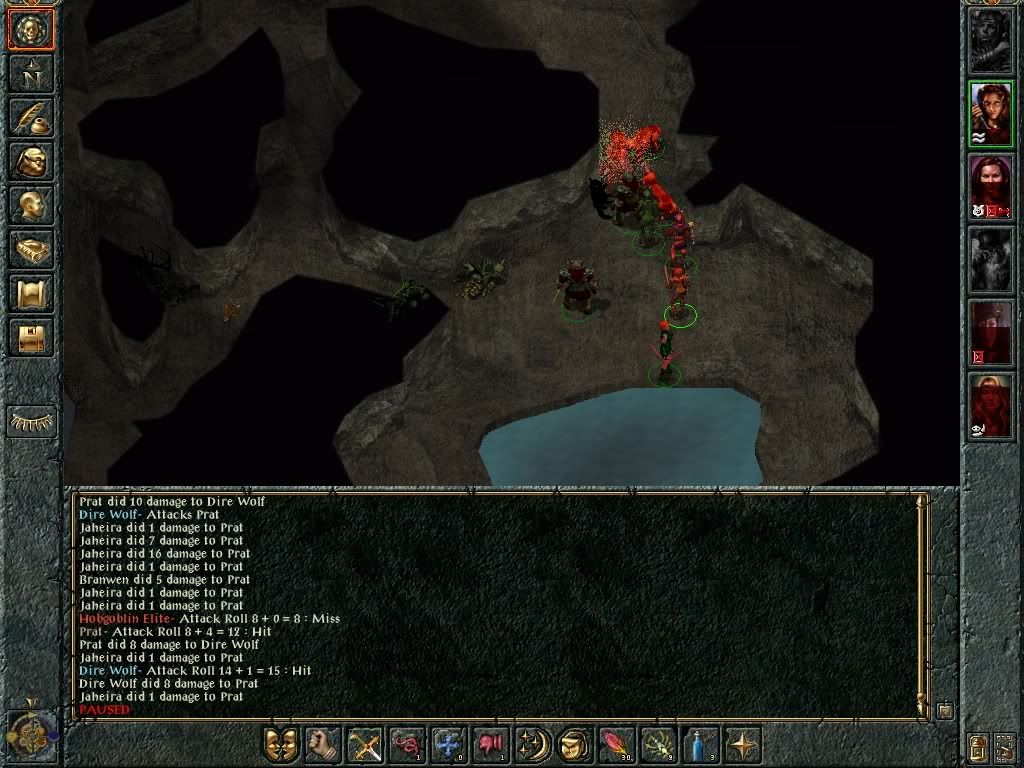Click the clock dial to unpause
Image resolution: width=1024 pixels, height=768 pixels.
pyautogui.click(x=30, y=735)
